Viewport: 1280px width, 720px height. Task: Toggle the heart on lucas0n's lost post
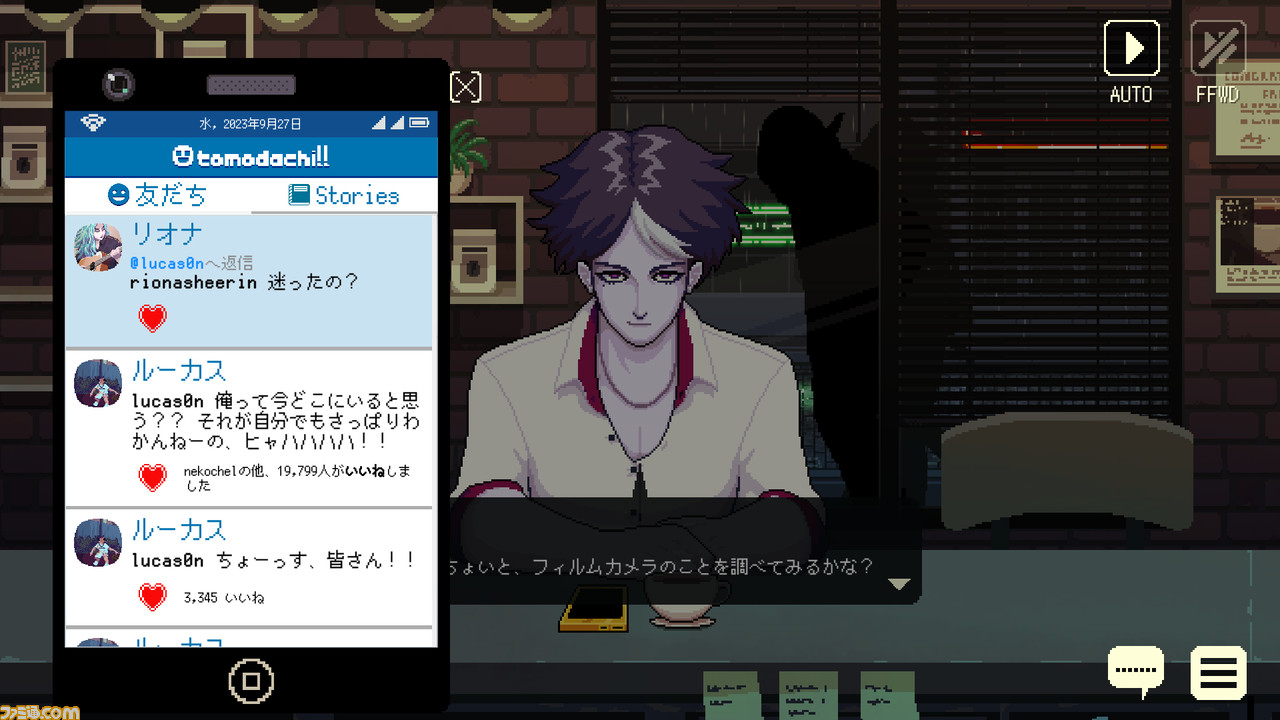(151, 478)
